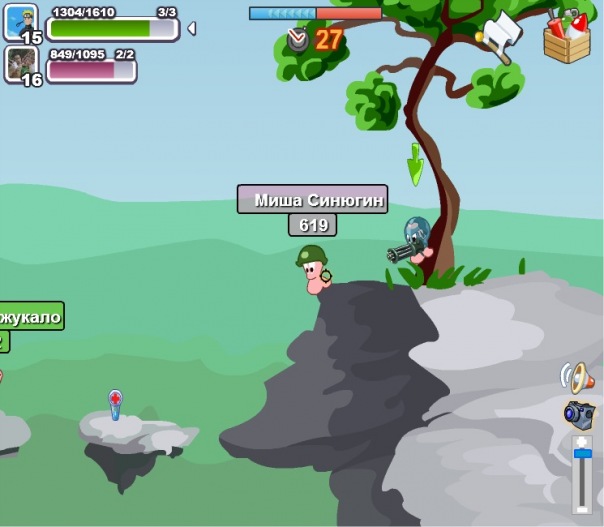Select the level 16 player avatar
This screenshot has height=527, width=604.
(20, 65)
